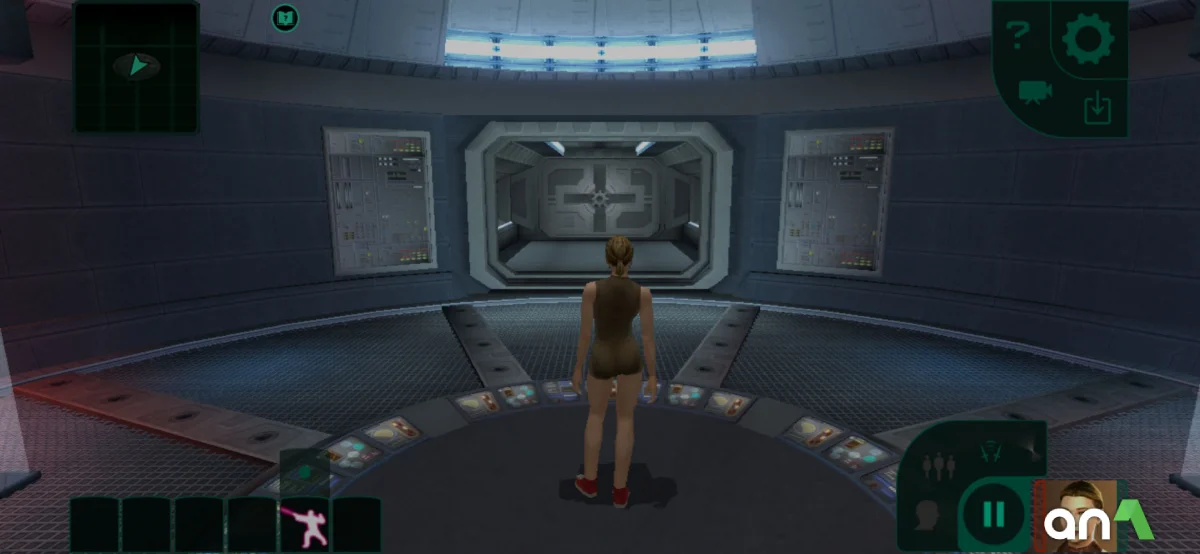Screen dimensions: 1200x554
Task: Tap the head silhouette icon
Action: [927, 515]
